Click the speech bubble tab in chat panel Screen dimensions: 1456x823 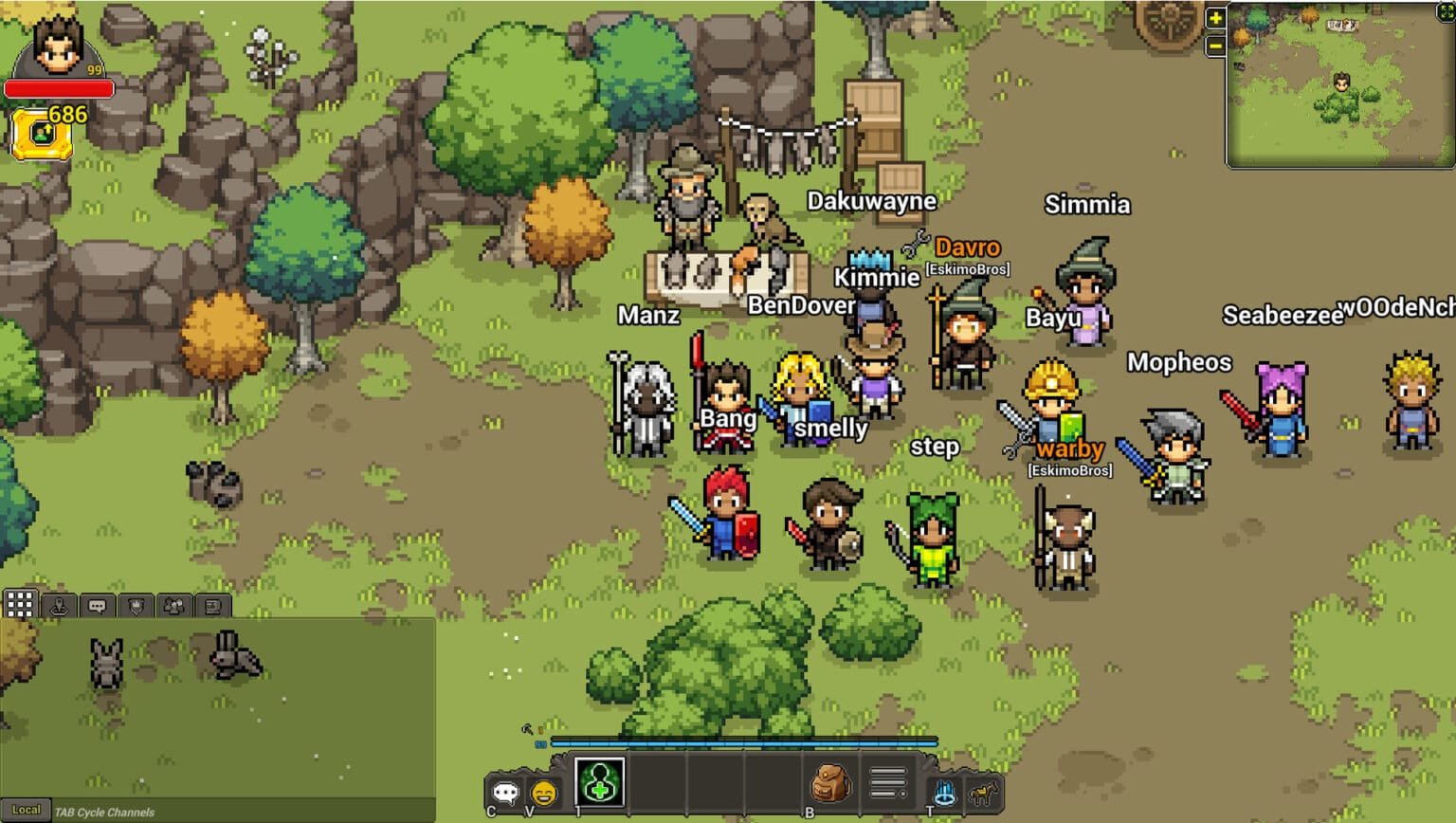tap(97, 605)
